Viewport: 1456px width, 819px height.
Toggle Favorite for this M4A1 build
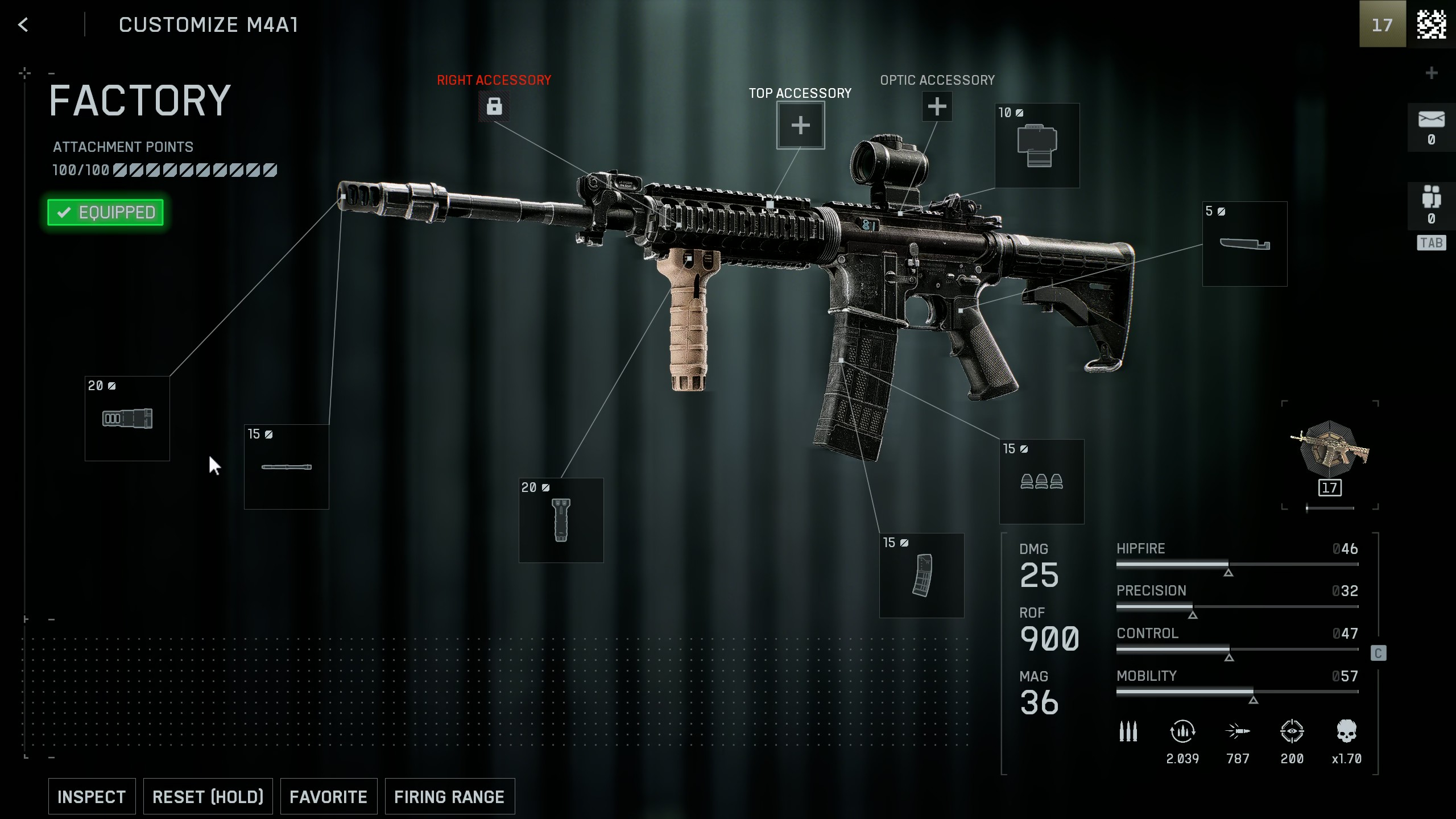pyautogui.click(x=329, y=796)
